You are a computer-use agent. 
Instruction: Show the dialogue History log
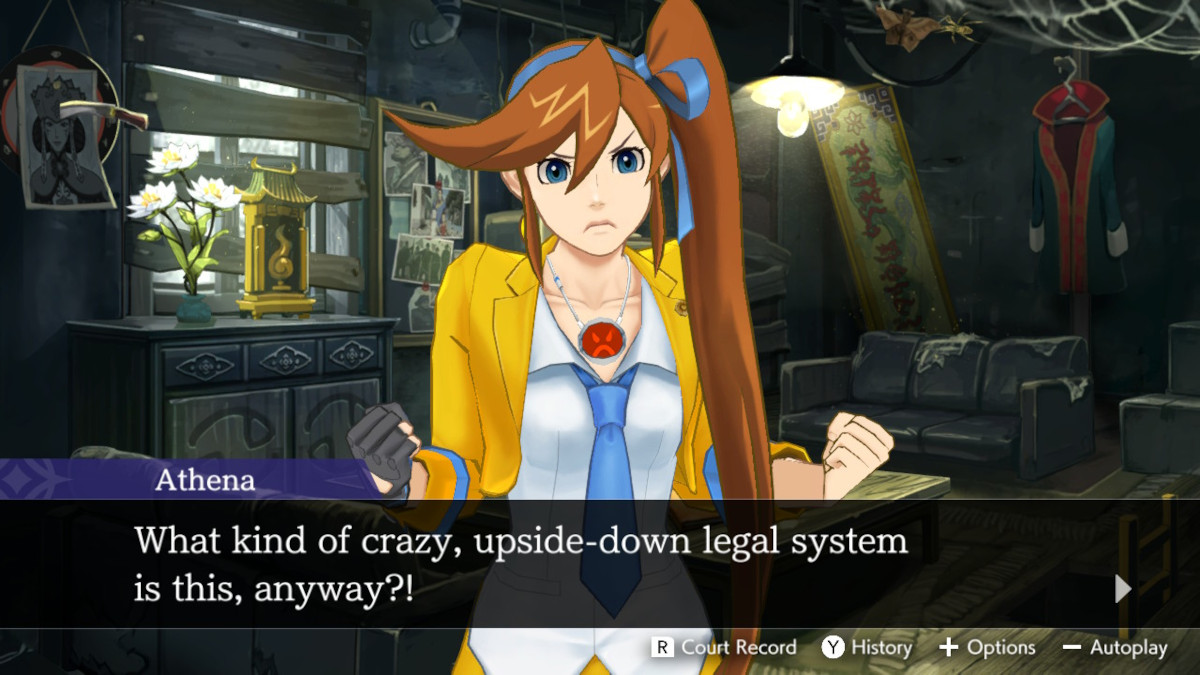coord(866,648)
